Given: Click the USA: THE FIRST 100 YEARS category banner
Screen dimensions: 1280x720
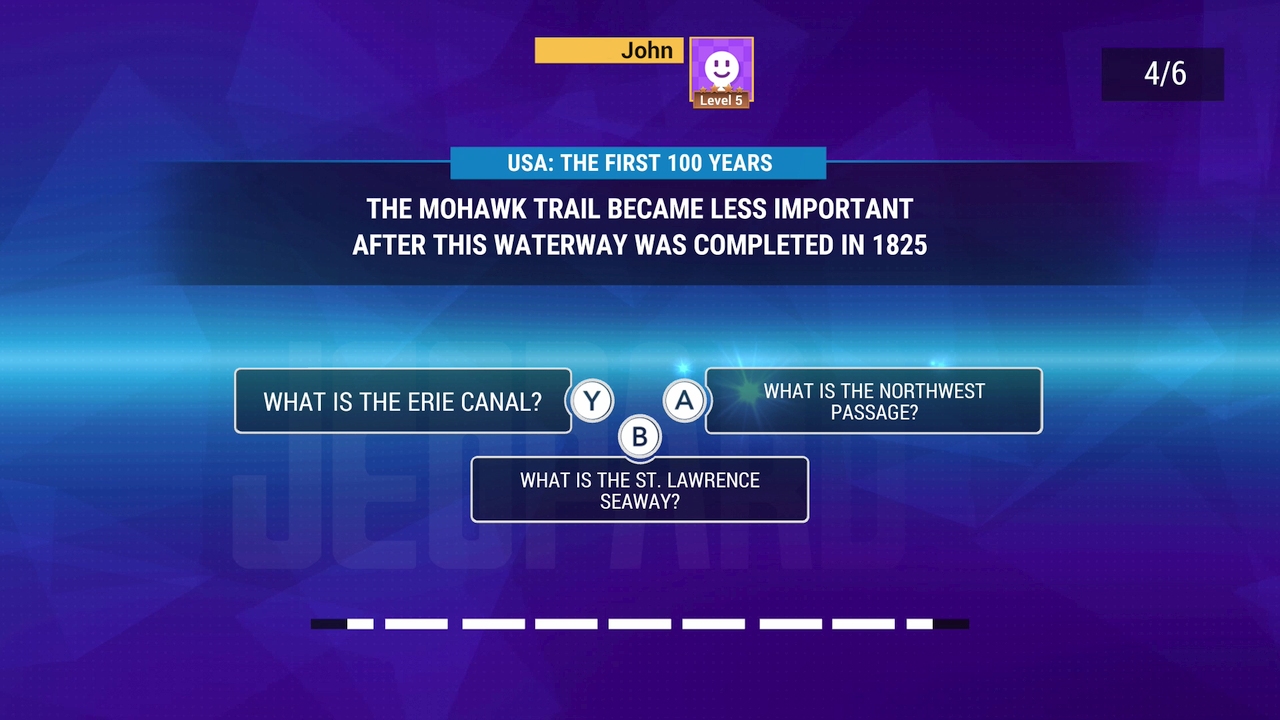Looking at the screenshot, I should coord(640,163).
